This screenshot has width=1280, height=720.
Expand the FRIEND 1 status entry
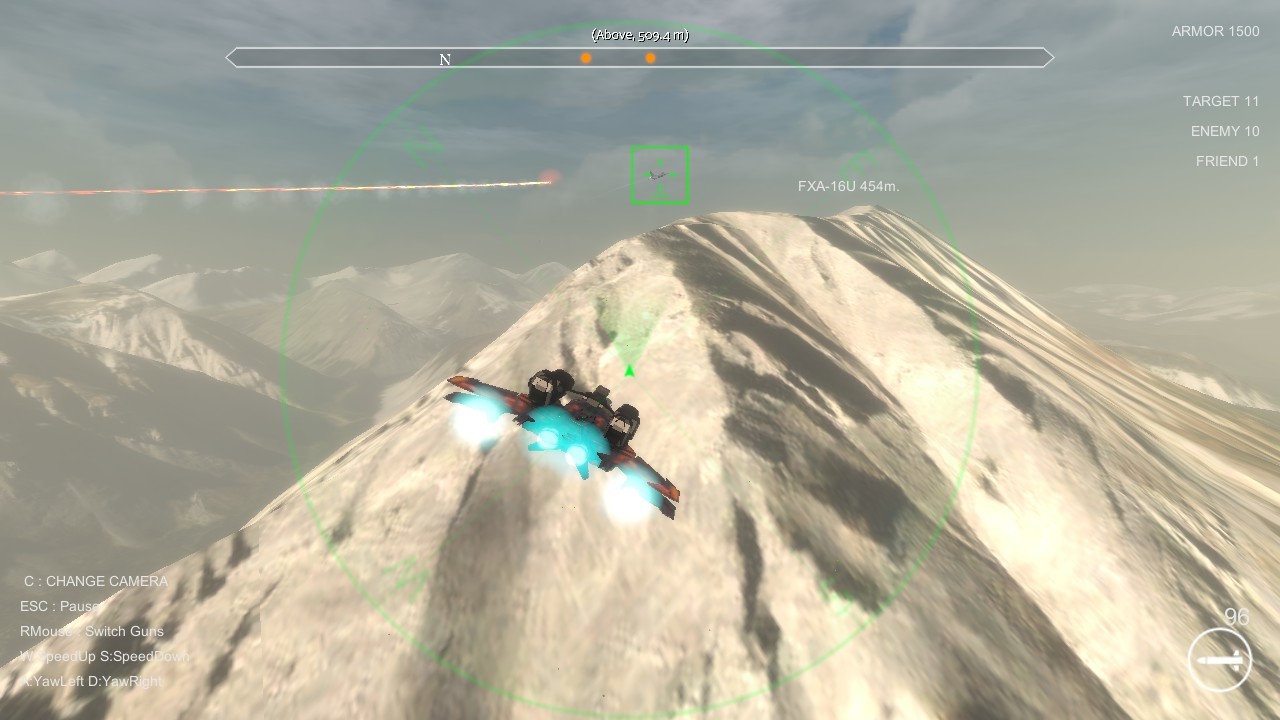1227,161
